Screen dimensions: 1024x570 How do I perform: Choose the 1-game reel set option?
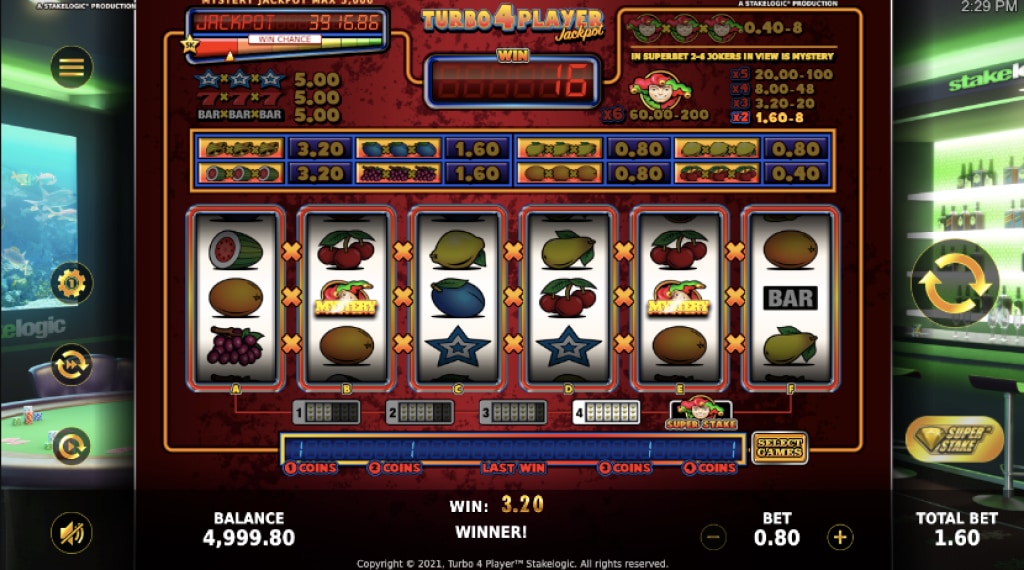click(x=326, y=412)
